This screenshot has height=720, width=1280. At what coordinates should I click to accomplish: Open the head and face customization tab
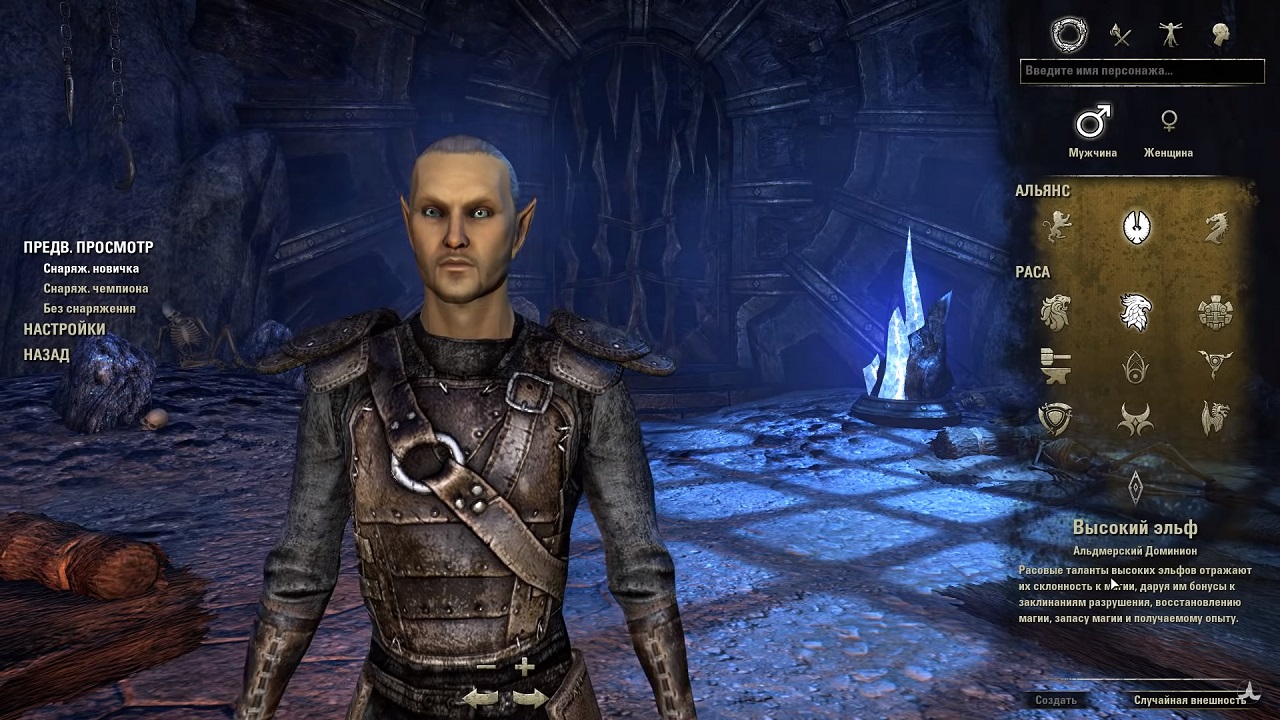(x=1219, y=36)
